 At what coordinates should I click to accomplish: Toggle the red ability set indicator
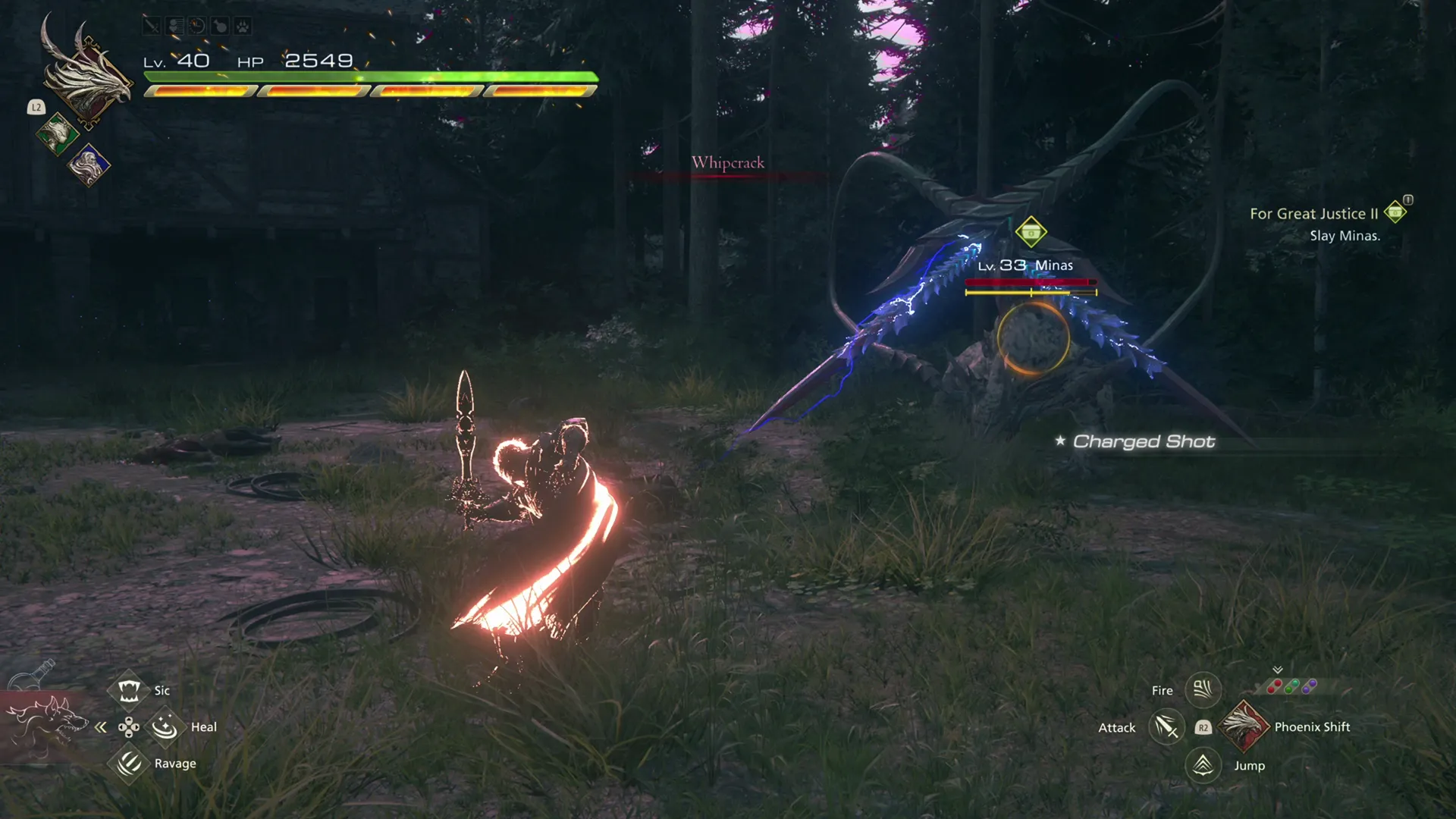[x=1275, y=686]
